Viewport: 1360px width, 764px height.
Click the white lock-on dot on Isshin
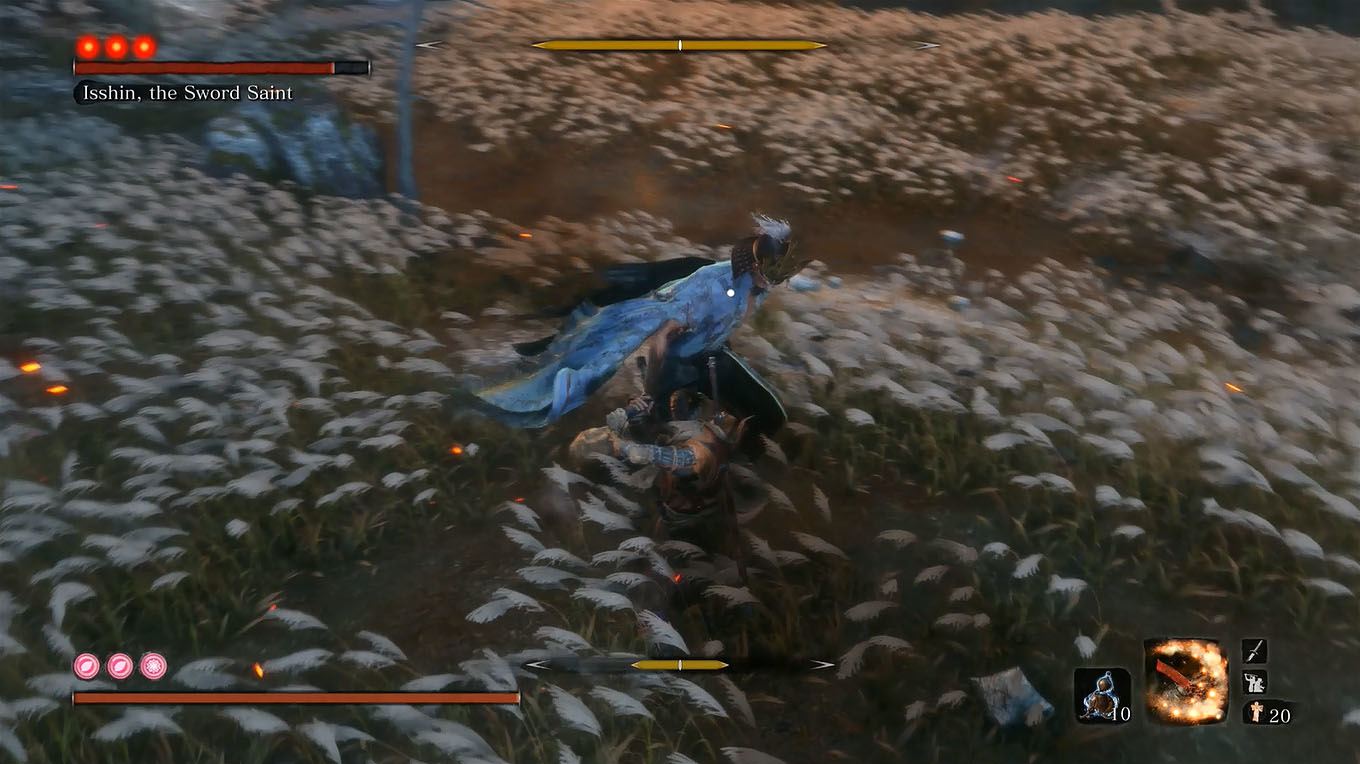pyautogui.click(x=731, y=291)
